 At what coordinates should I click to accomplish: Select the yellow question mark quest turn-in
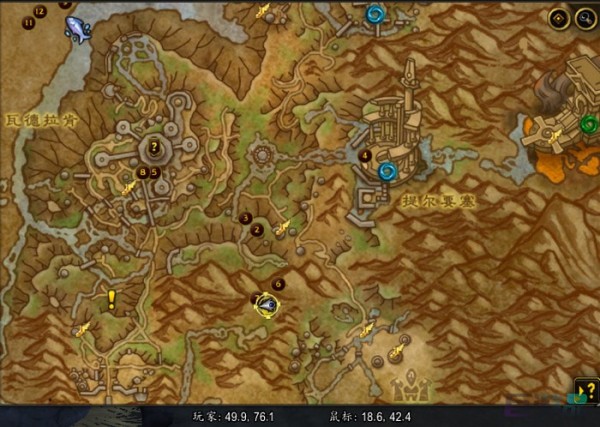point(153,148)
